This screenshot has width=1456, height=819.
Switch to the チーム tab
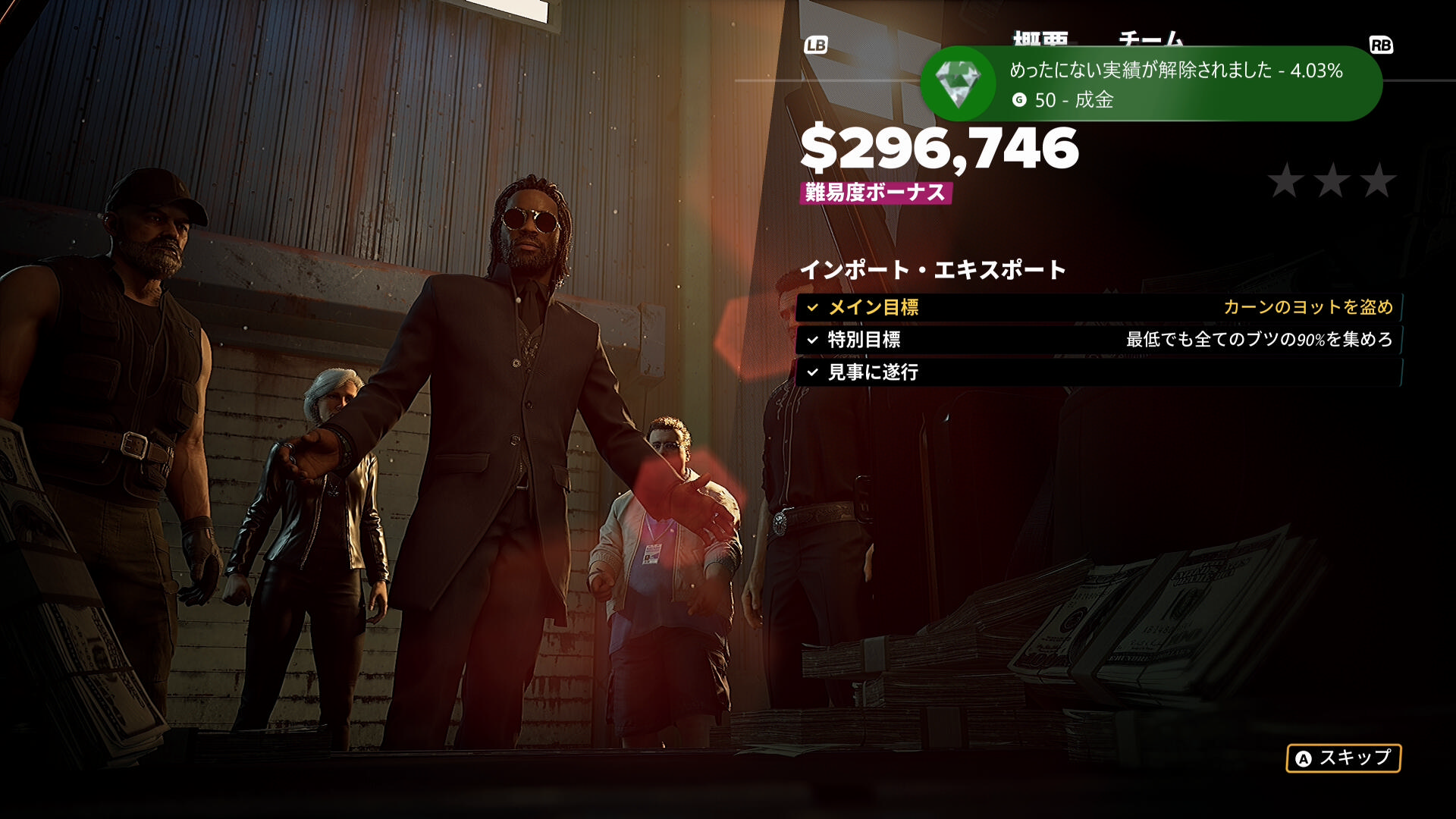[1150, 38]
